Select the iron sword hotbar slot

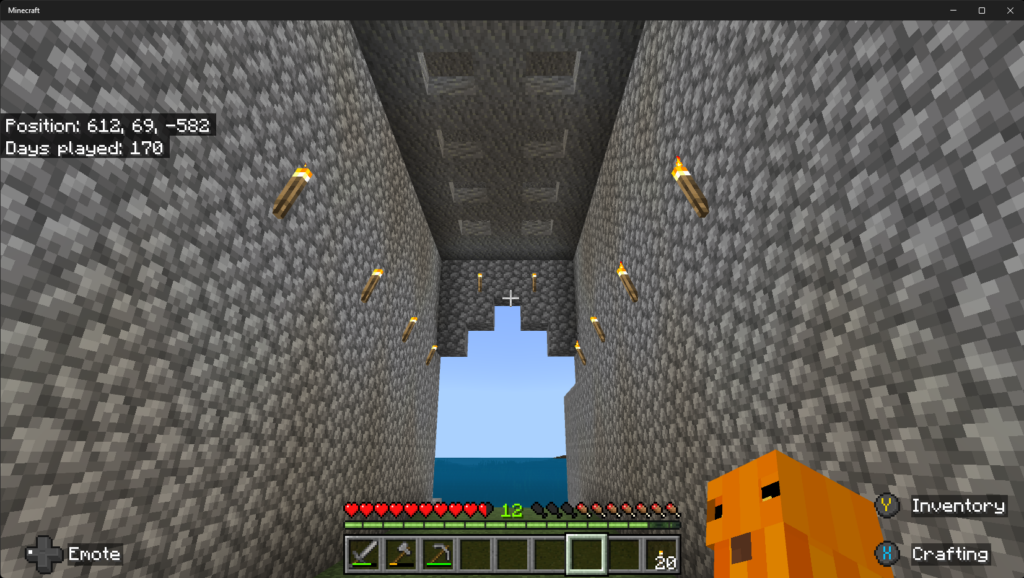365,552
